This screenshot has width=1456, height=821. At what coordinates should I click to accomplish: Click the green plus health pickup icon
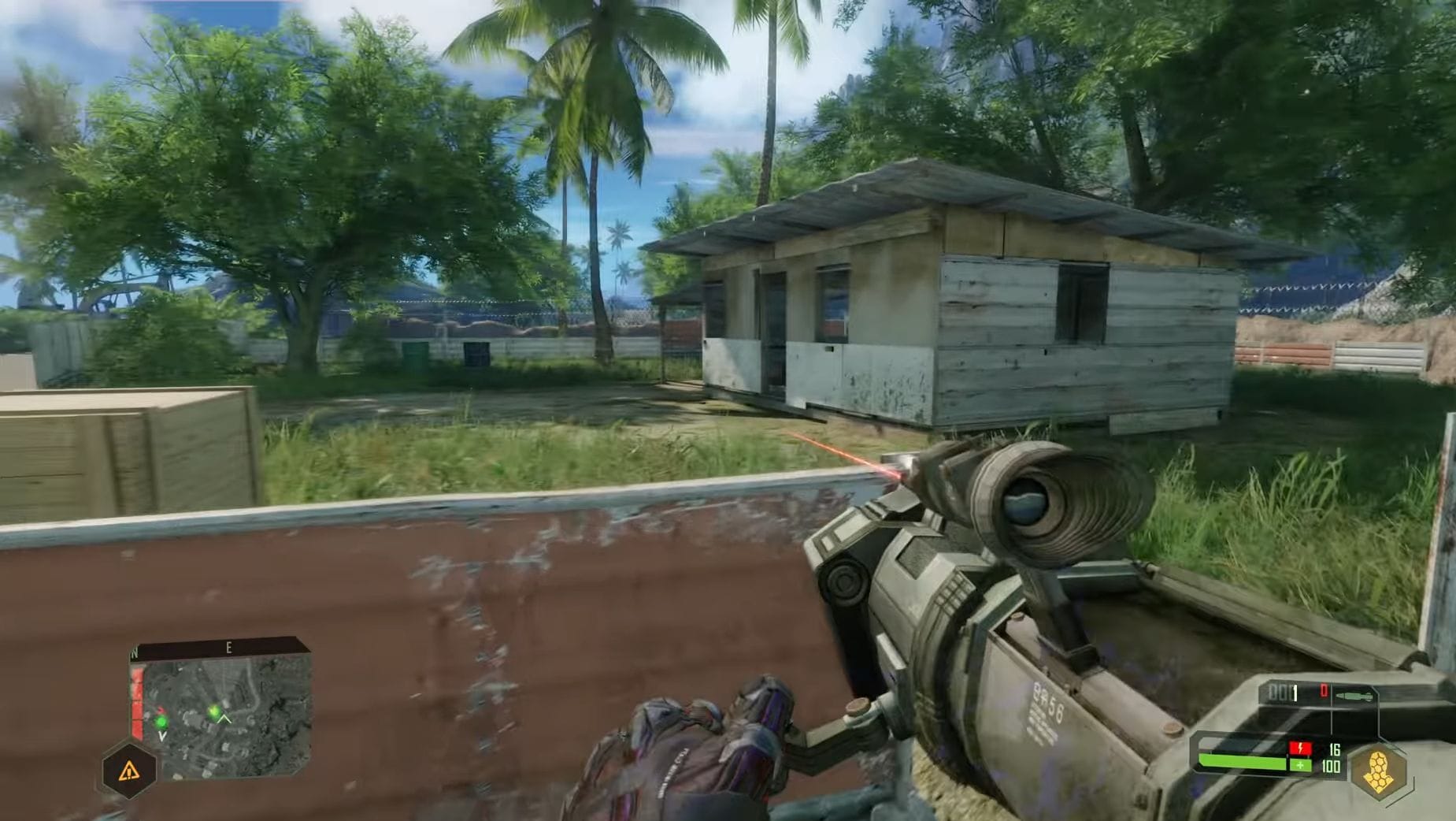[x=1300, y=766]
